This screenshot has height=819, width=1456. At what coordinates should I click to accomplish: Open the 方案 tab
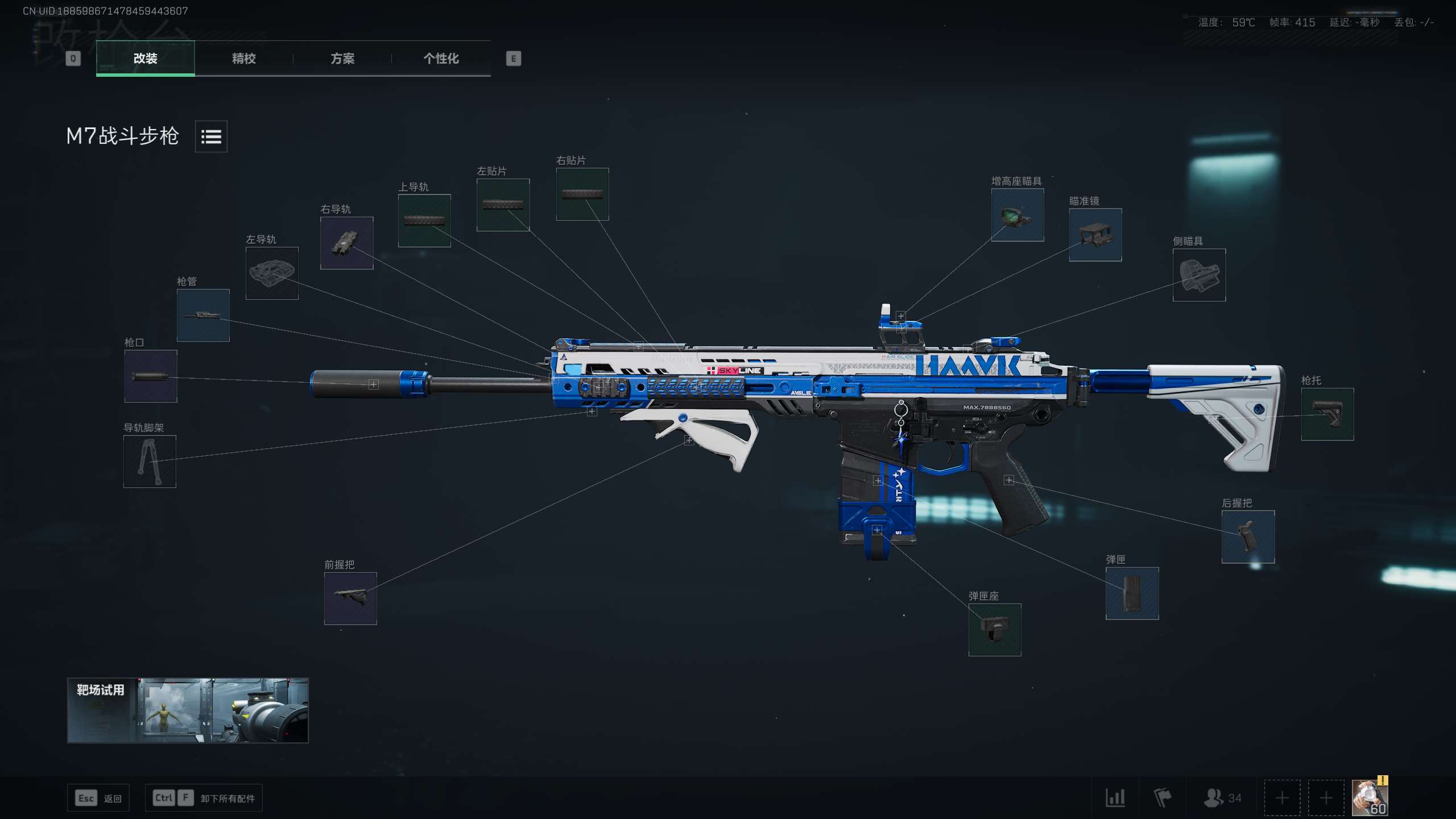[342, 58]
